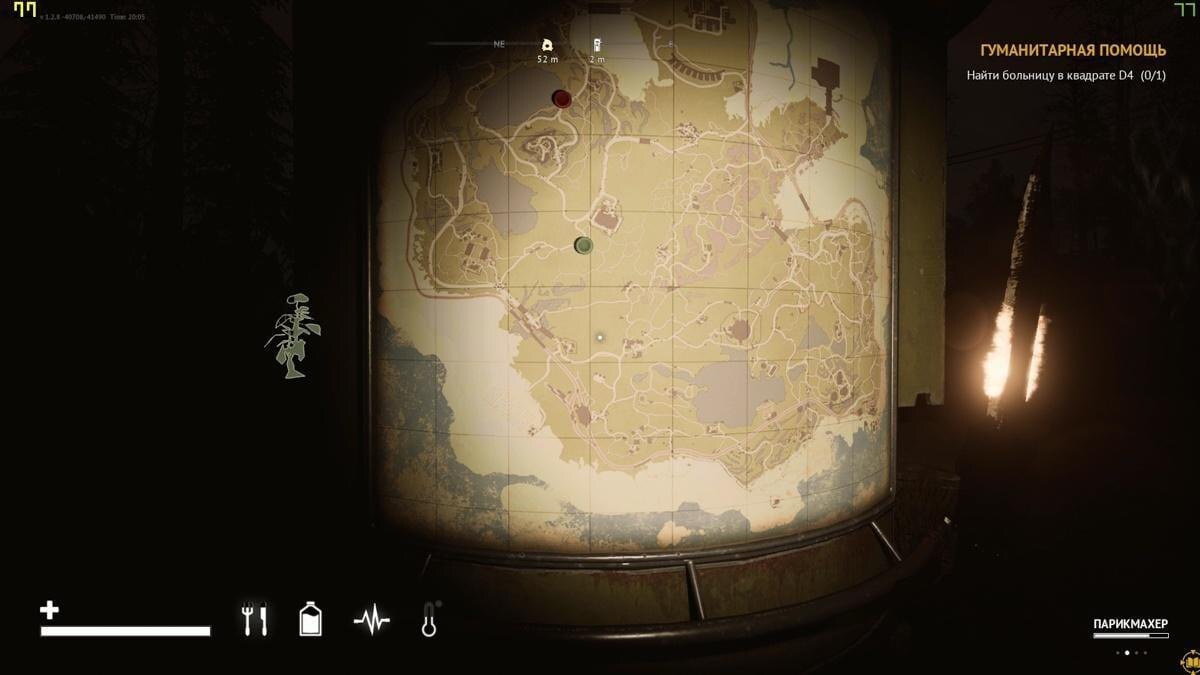The width and height of the screenshot is (1200, 675).
Task: Click the 2 m compass marker icon
Action: [597, 45]
